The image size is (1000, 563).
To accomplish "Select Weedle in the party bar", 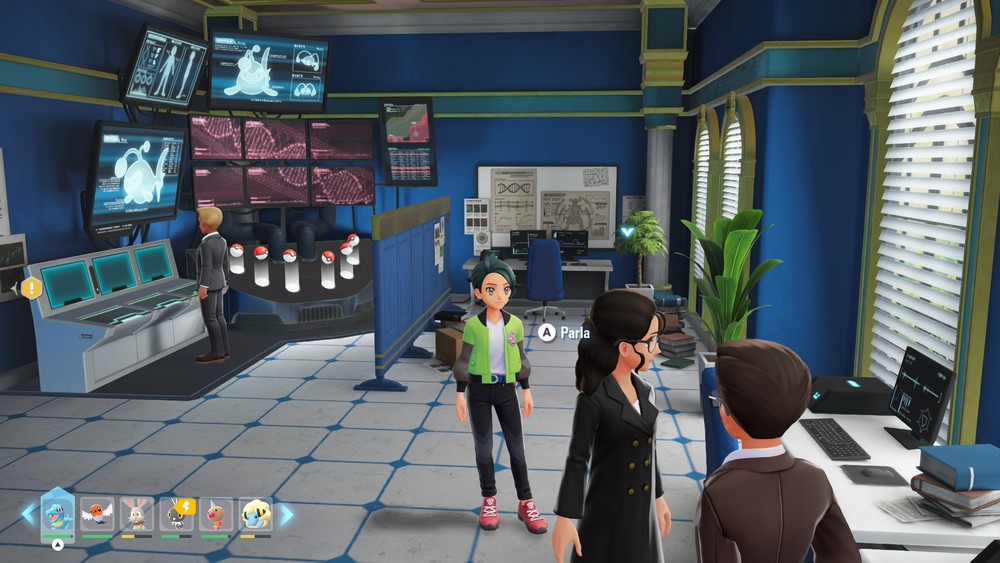I will [x=216, y=515].
